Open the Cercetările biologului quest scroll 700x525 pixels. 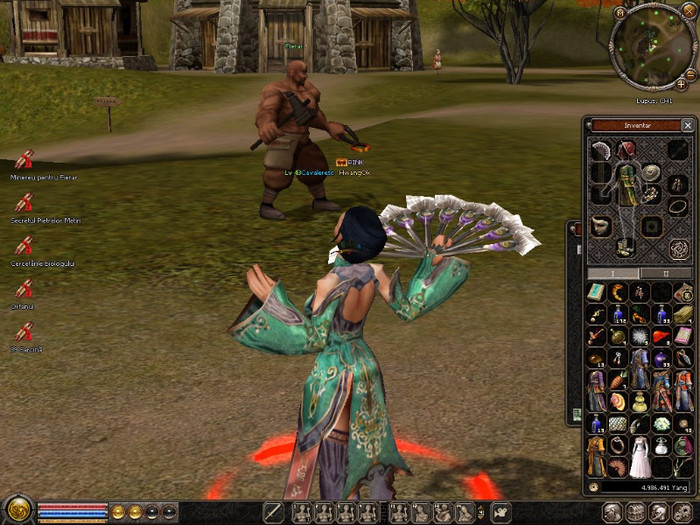[x=24, y=246]
